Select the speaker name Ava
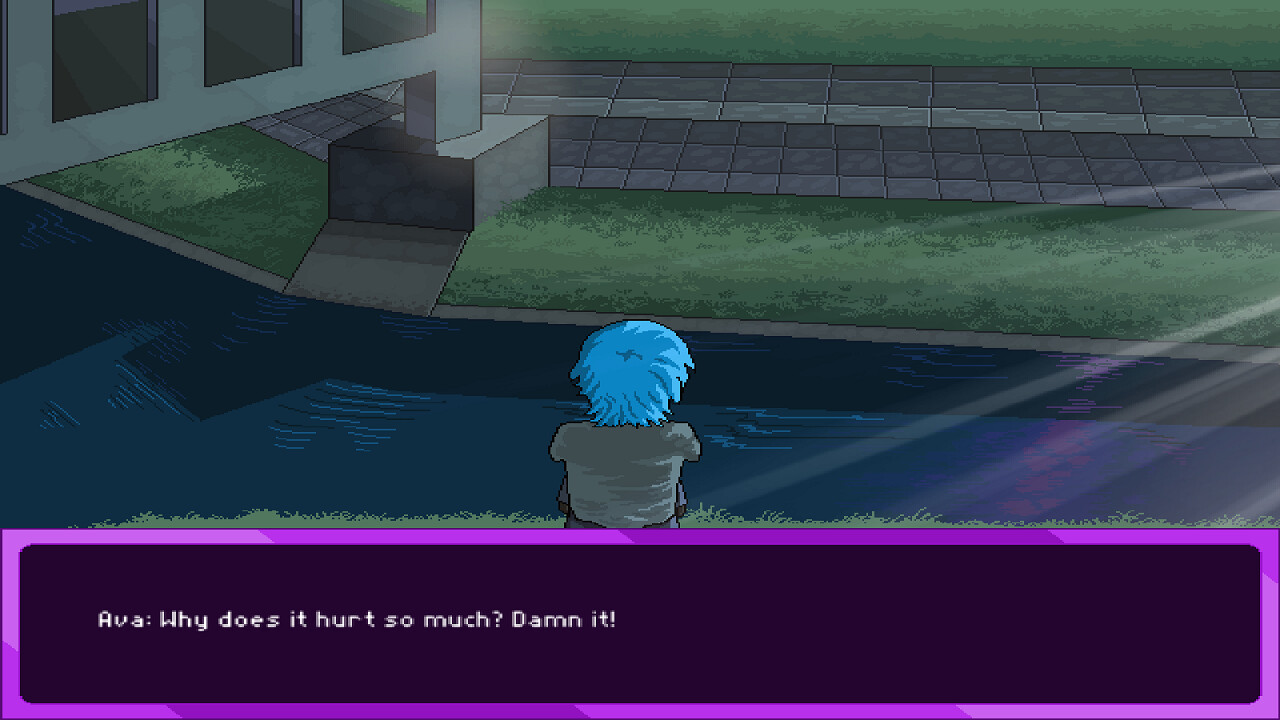This screenshot has height=720, width=1280. 120,618
